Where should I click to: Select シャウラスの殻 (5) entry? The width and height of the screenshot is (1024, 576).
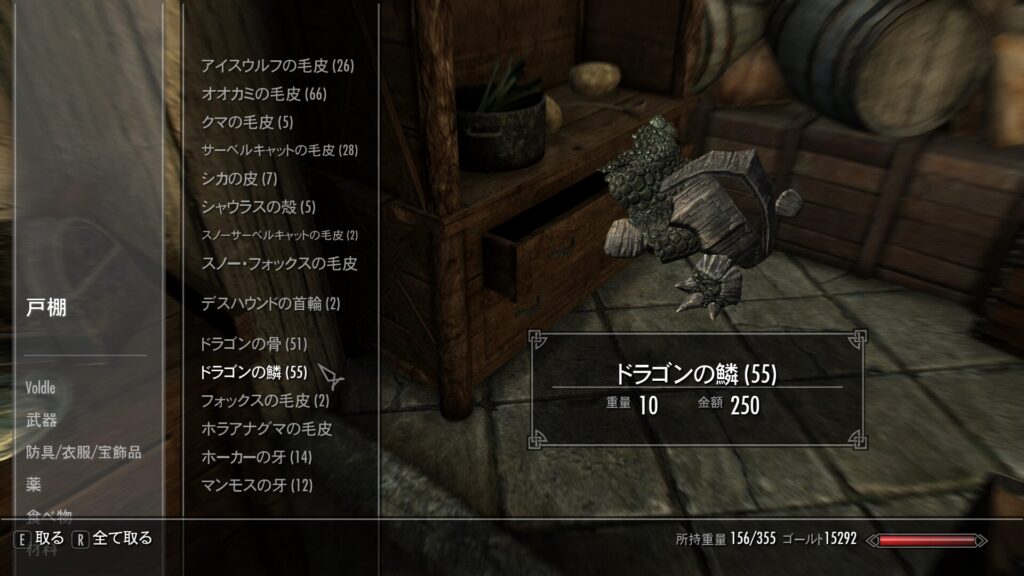(x=258, y=207)
